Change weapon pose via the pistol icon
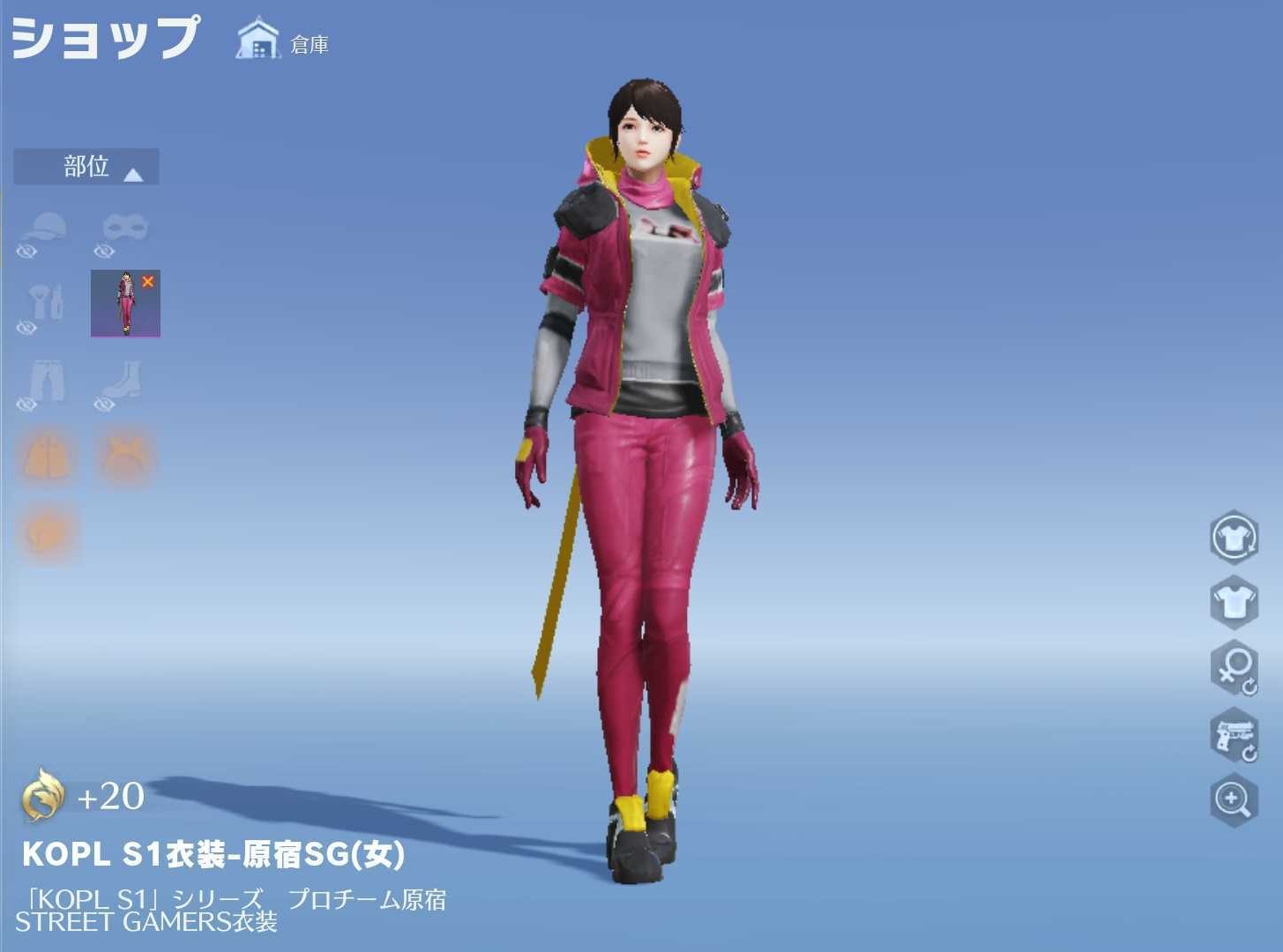The height and width of the screenshot is (952, 1283). click(1234, 736)
